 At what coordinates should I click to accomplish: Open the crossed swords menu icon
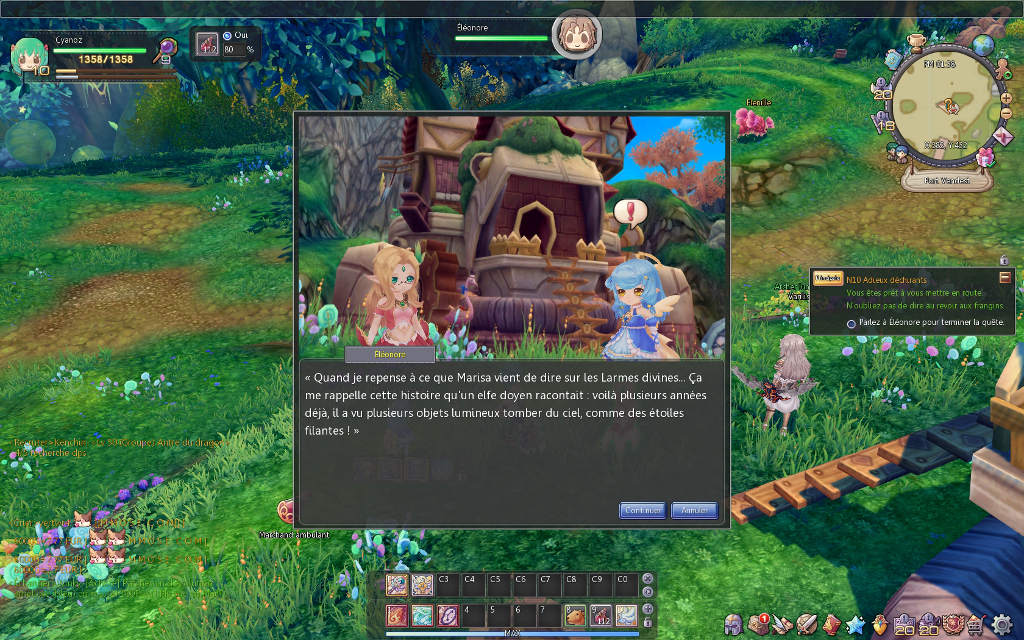(x=782, y=624)
